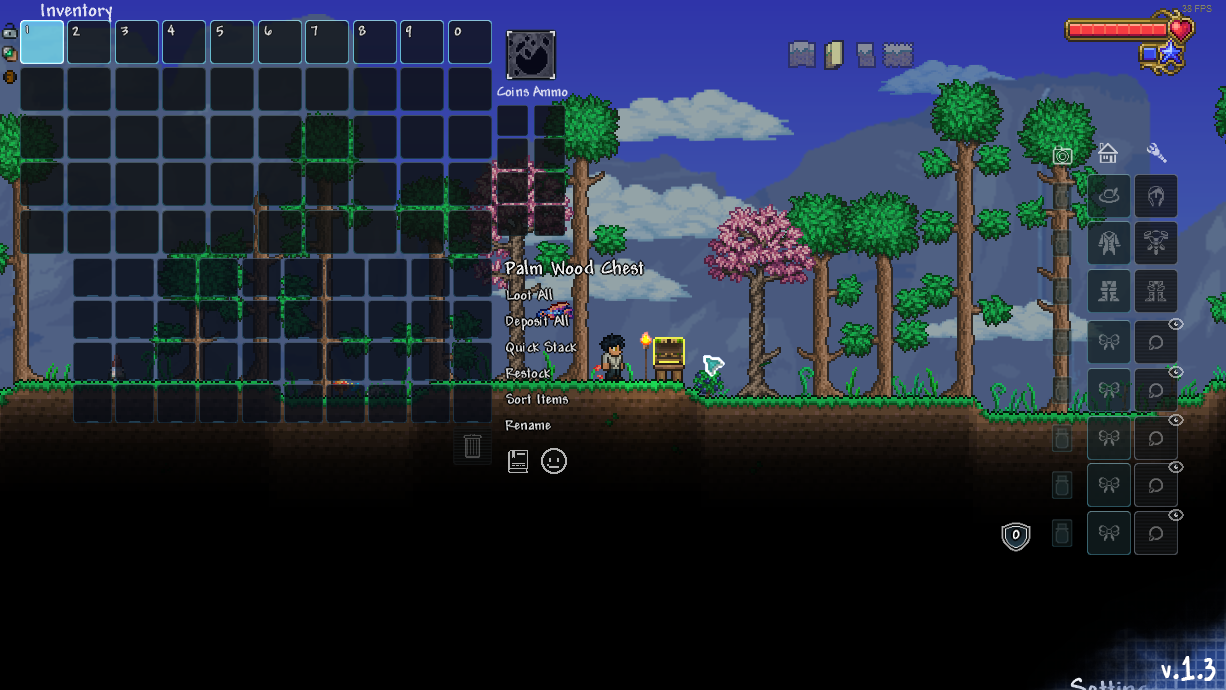Viewport: 1226px width, 690px height.
Task: Choose Deposit All into the chest
Action: pos(536,321)
